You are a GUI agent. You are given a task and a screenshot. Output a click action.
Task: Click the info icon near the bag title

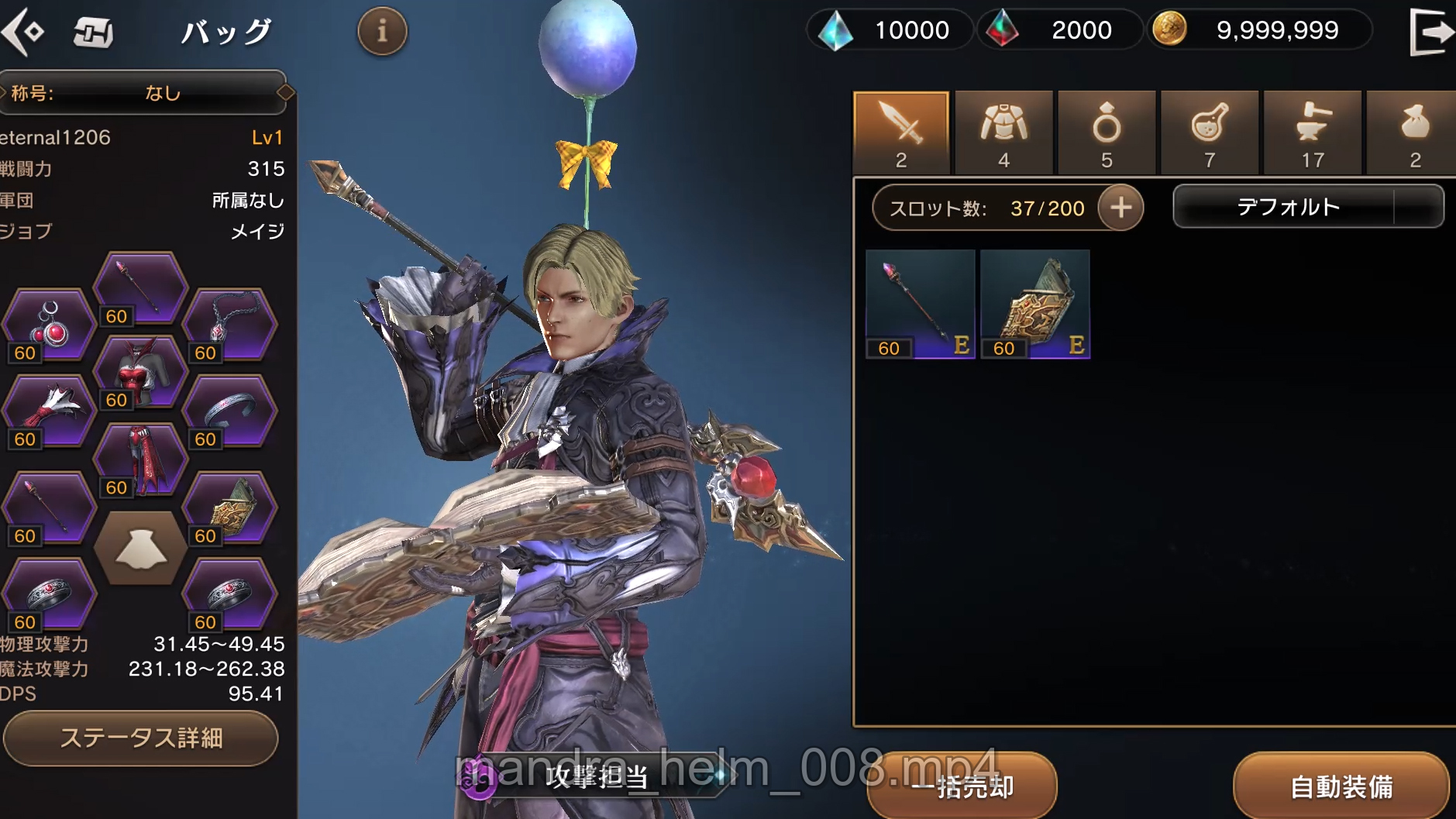click(x=381, y=31)
